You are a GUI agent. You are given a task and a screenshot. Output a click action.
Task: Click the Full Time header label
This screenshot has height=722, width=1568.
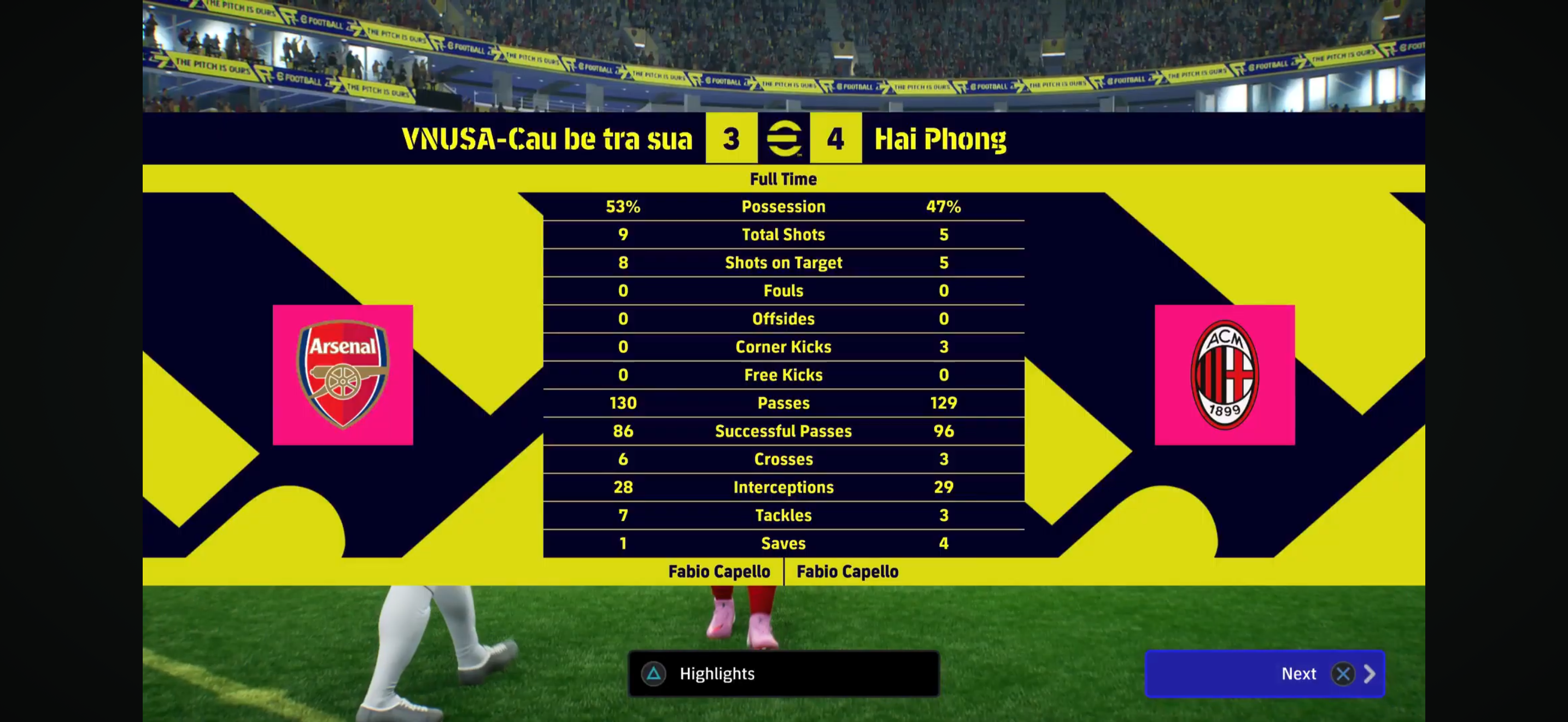pos(783,178)
